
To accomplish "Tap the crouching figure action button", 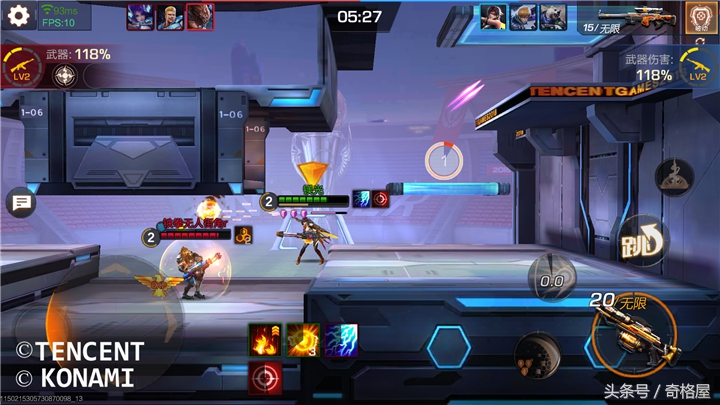I will point(672,178).
